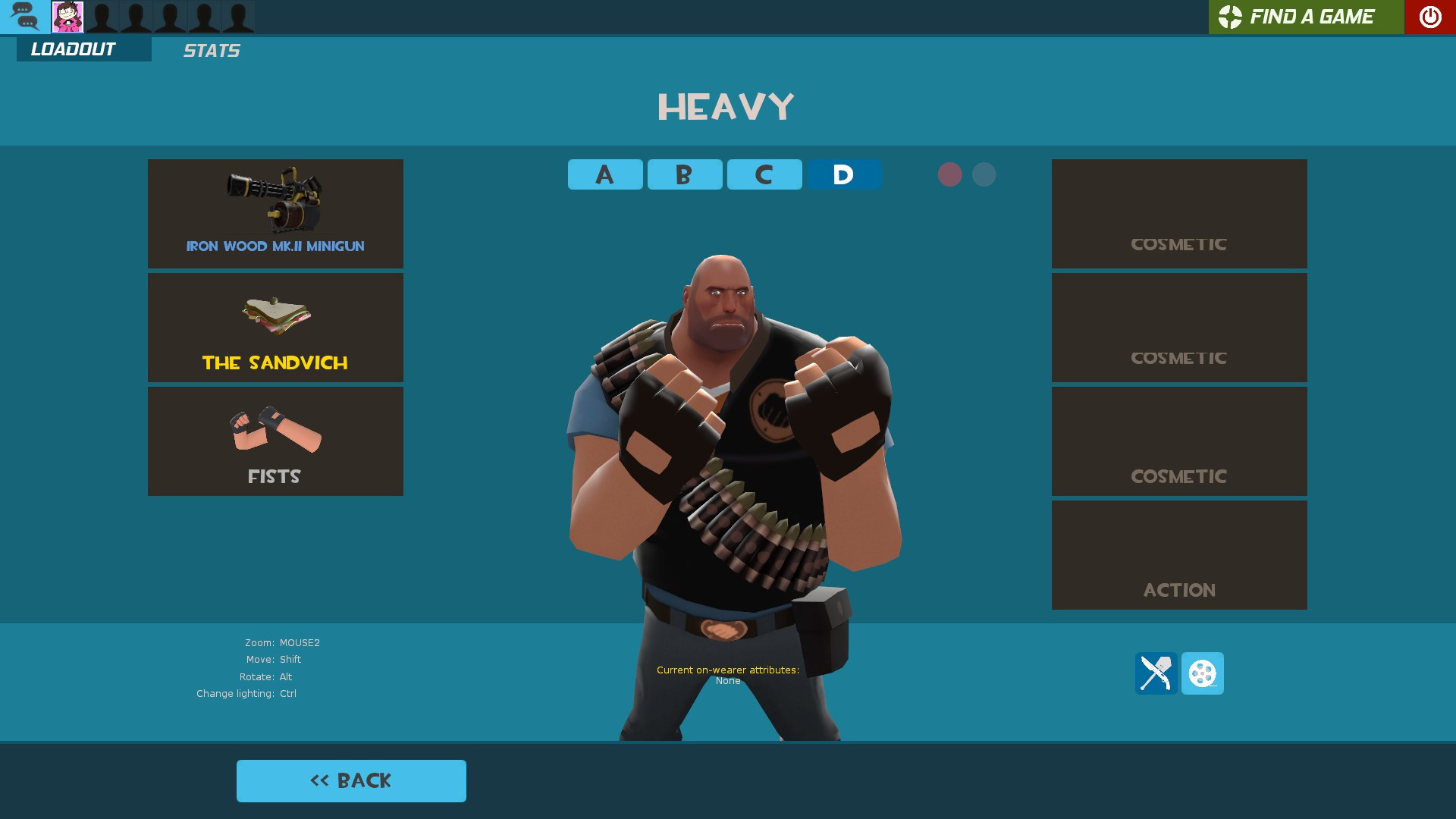This screenshot has height=819, width=1456.
Task: Select the Fists melee weapon slot
Action: 275,441
